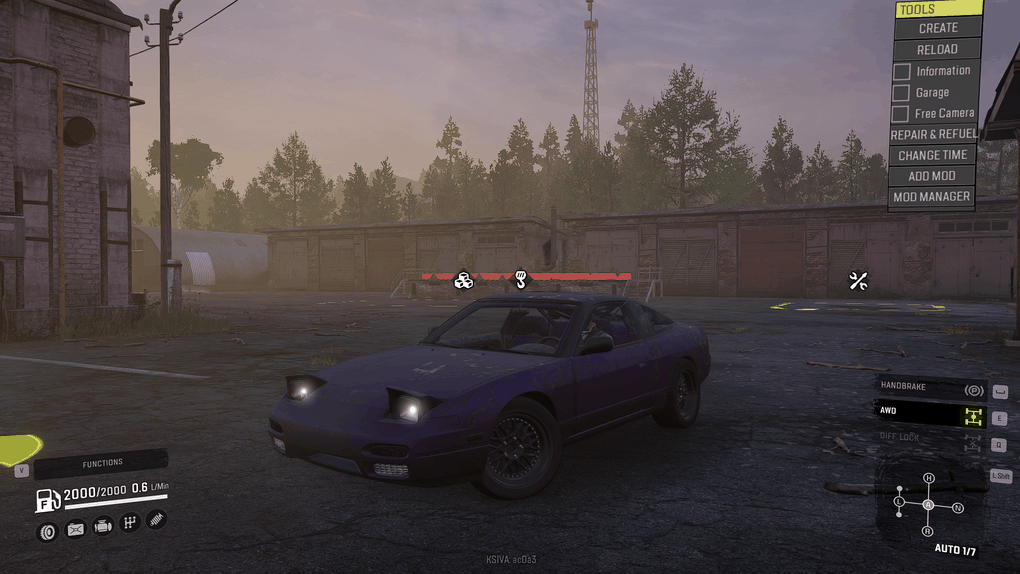Select RELOAD in the Tools panel
The height and width of the screenshot is (574, 1020).
tap(937, 49)
